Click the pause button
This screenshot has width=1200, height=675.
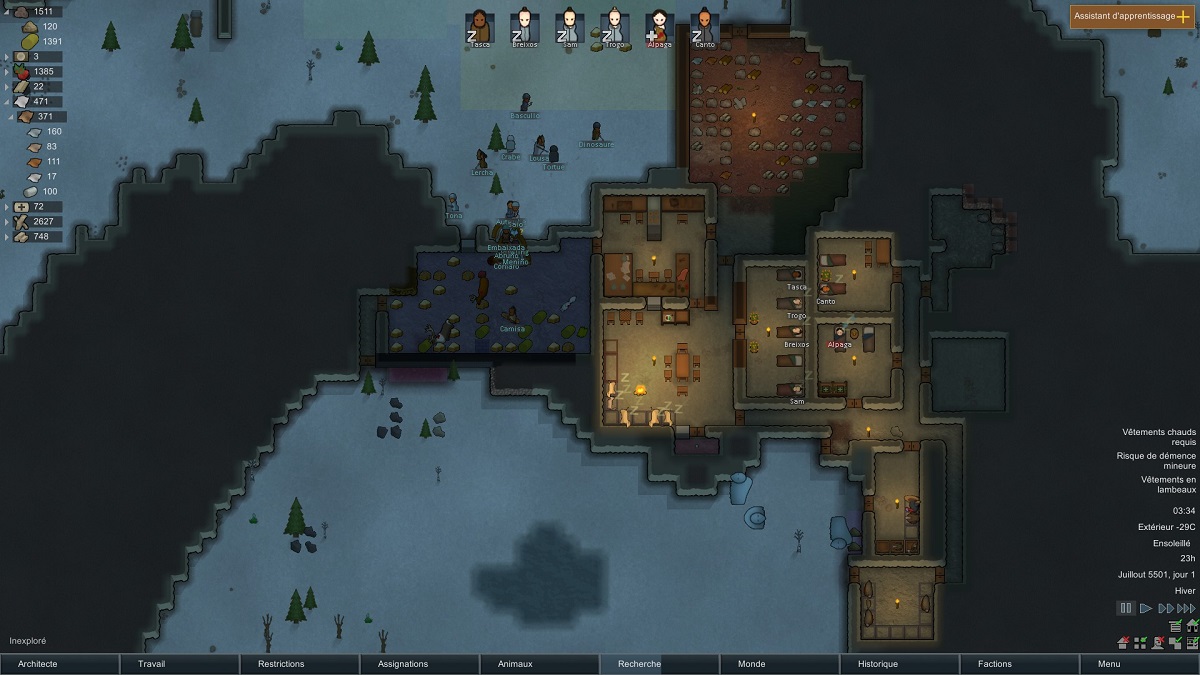coord(1126,608)
